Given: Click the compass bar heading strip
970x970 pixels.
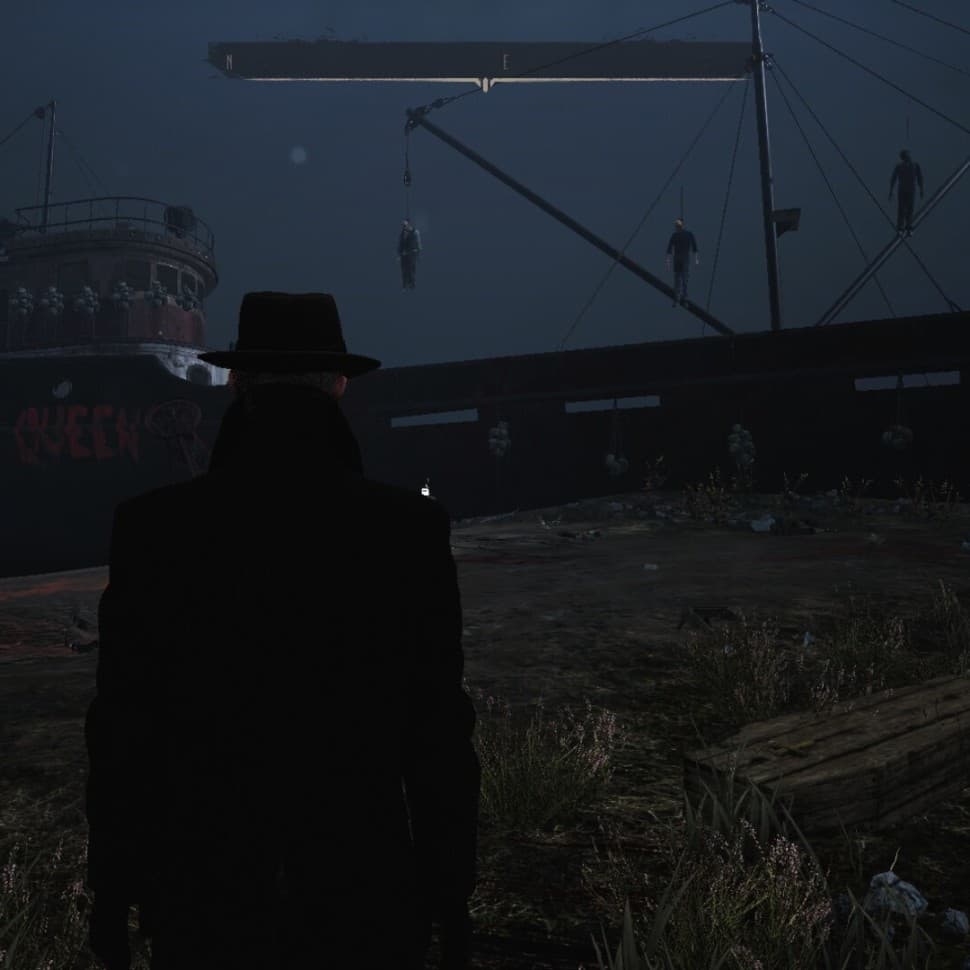Looking at the screenshot, I should 481,61.
